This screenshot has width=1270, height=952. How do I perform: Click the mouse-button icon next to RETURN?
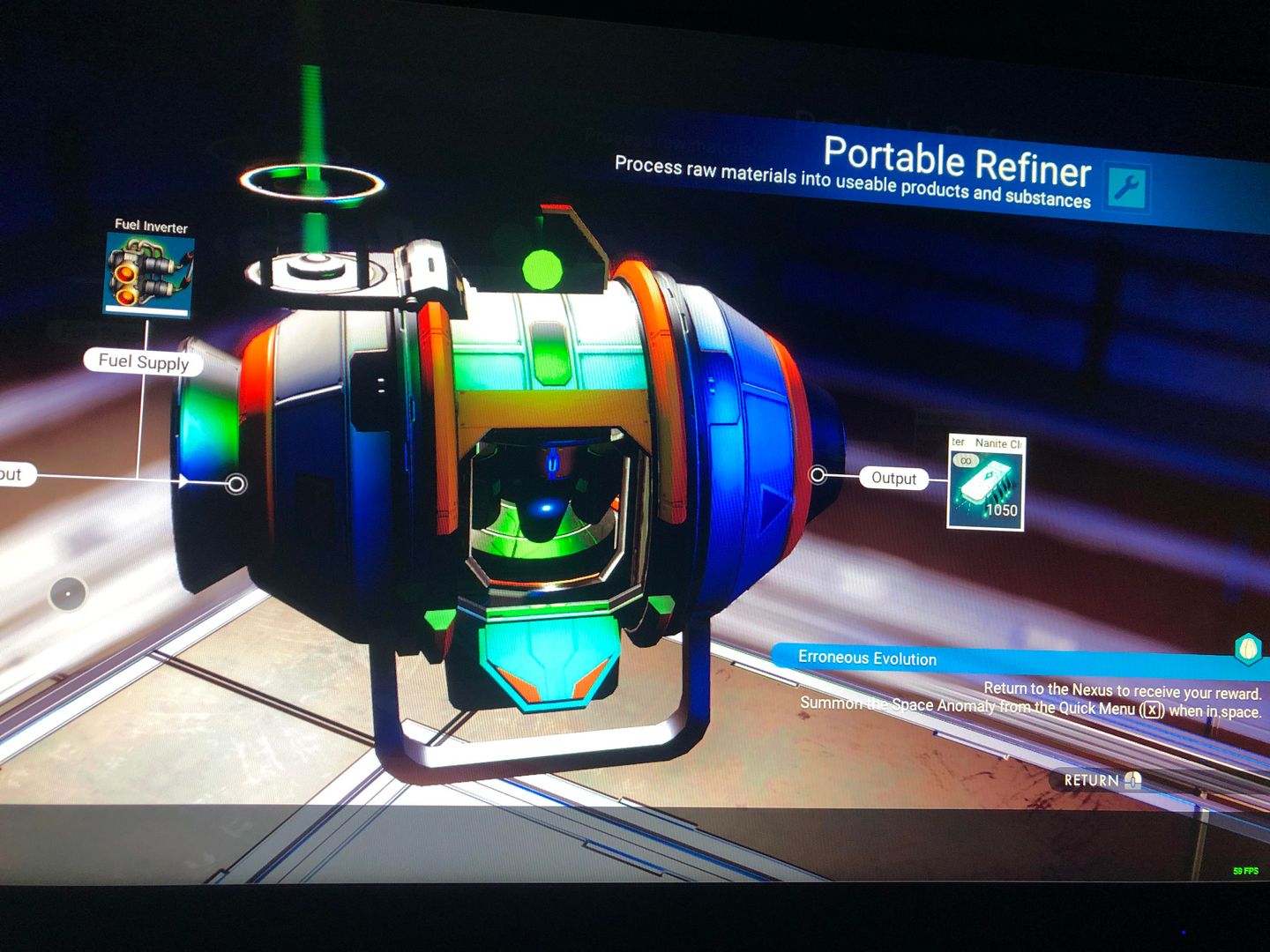tap(1132, 781)
